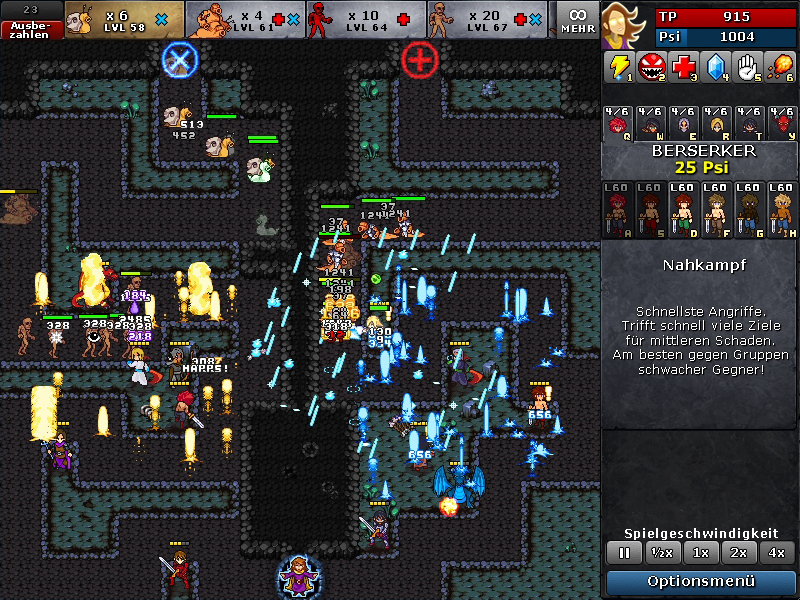Select the red dragon class tab
The height and width of the screenshot is (600, 800).
tap(780, 123)
